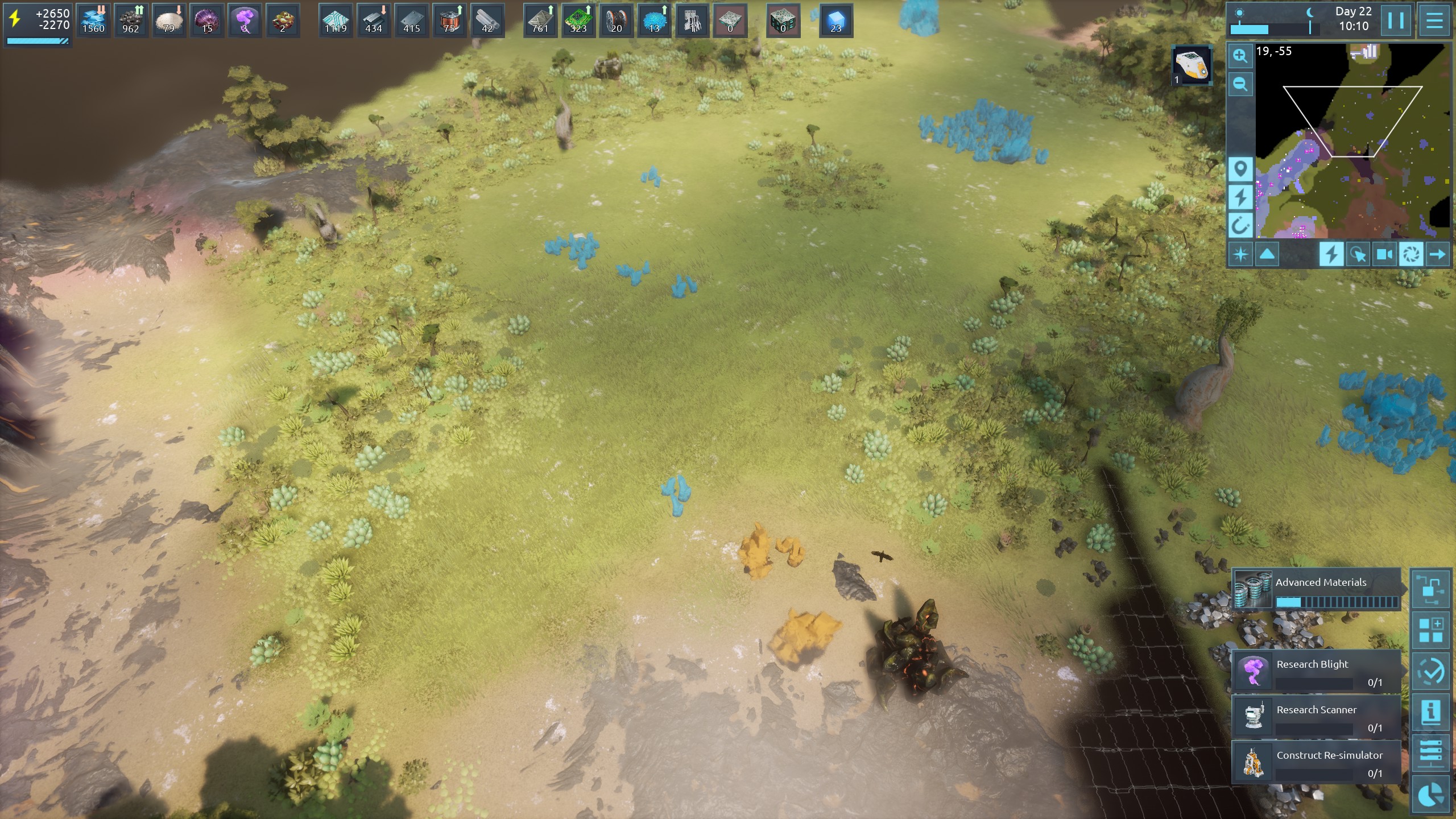This screenshot has width=1456, height=819.
Task: Zoom out the minimap with the minus magnifier
Action: (x=1240, y=85)
